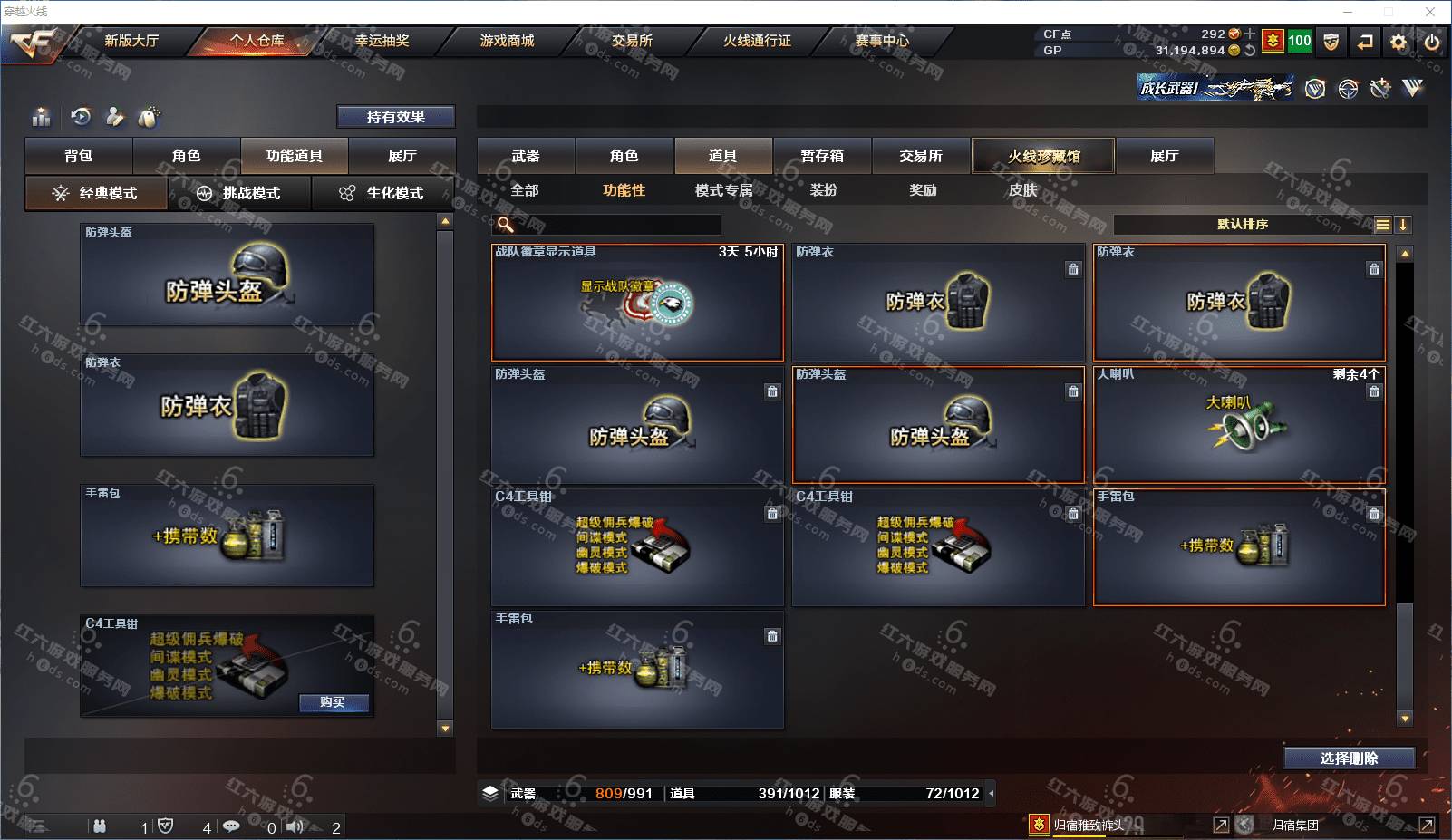1452x840 pixels.
Task: Click the 选择删除 button
Action: point(1349,758)
